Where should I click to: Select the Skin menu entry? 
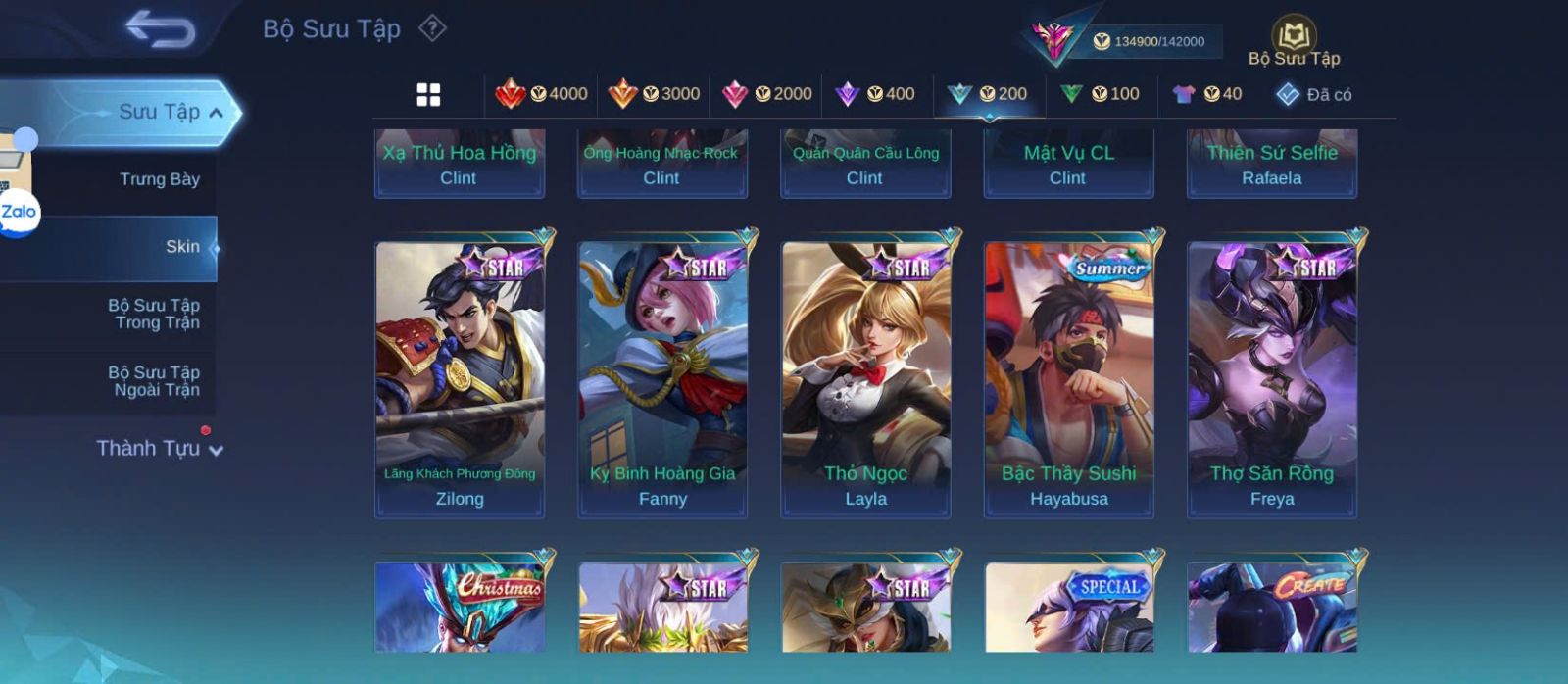click(x=182, y=247)
